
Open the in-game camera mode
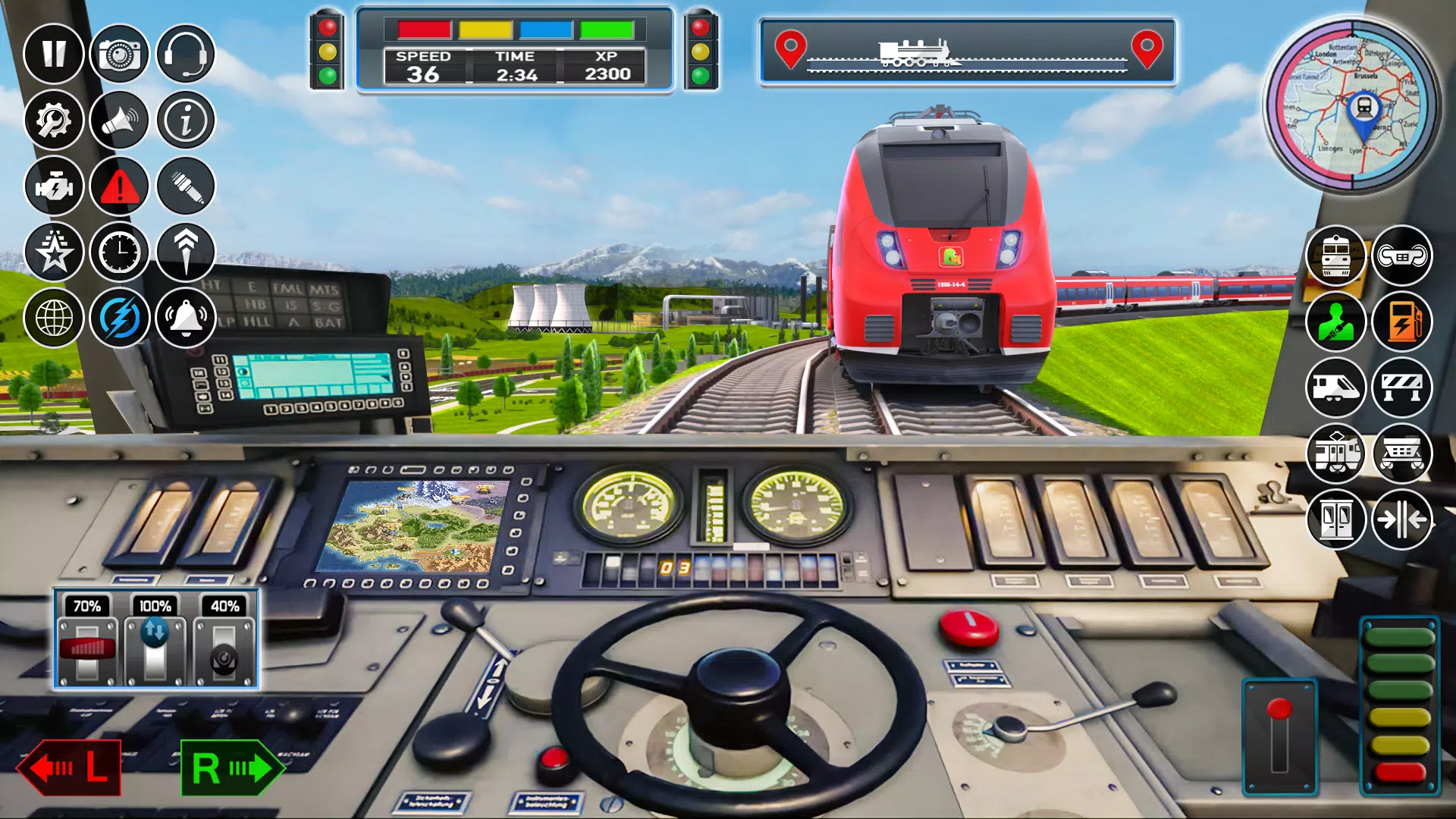click(x=118, y=55)
